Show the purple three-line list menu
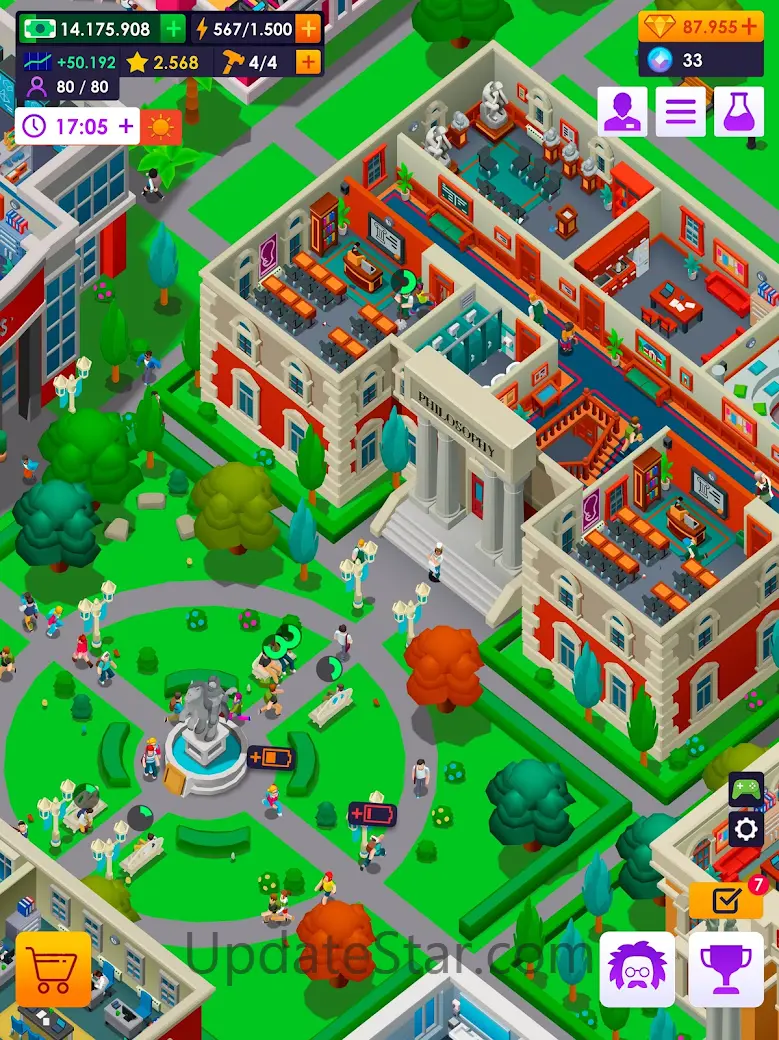This screenshot has height=1040, width=779. coord(680,111)
